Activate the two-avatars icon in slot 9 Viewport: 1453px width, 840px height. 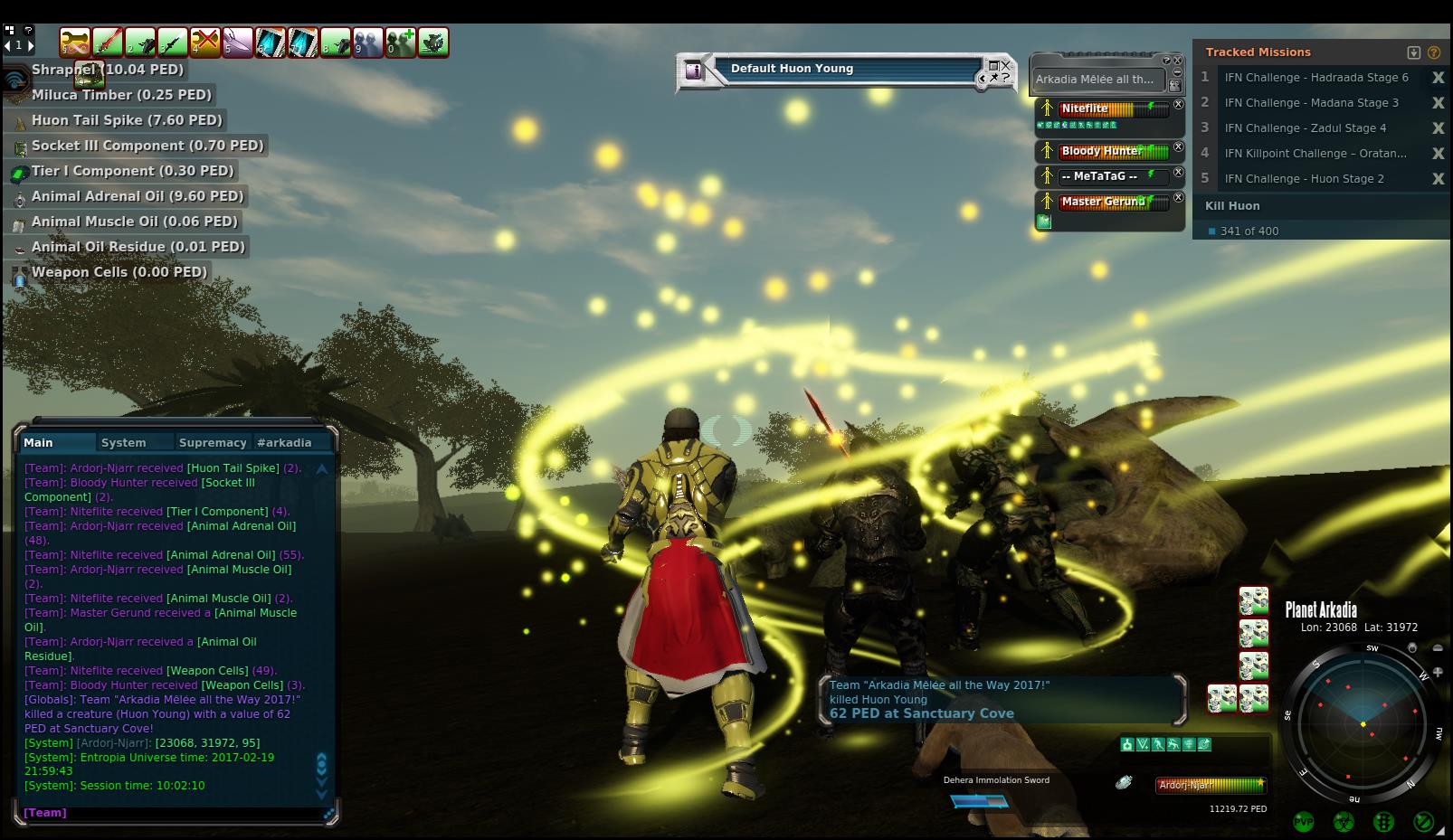(368, 42)
